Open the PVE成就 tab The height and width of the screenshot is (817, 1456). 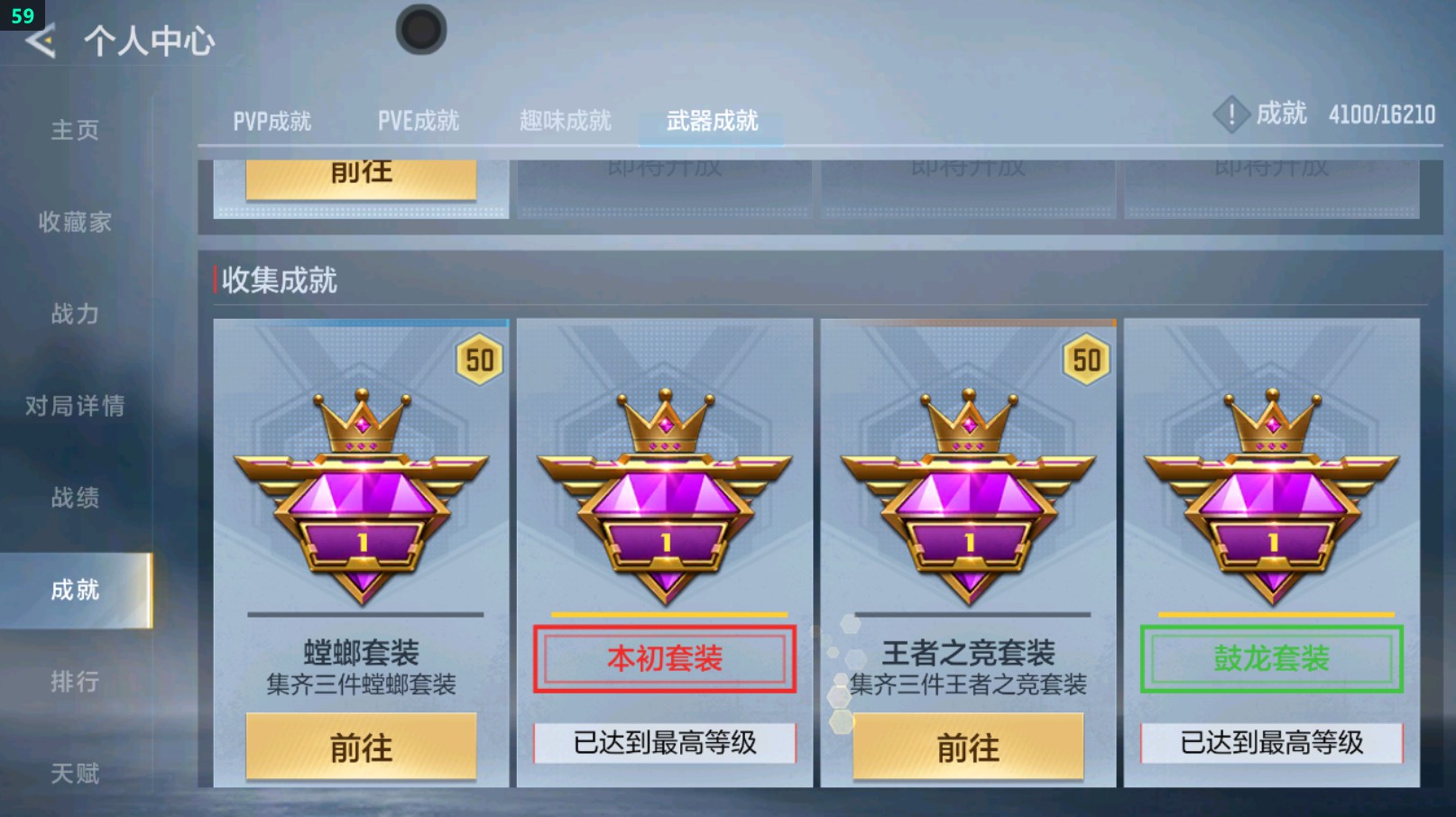[x=418, y=120]
